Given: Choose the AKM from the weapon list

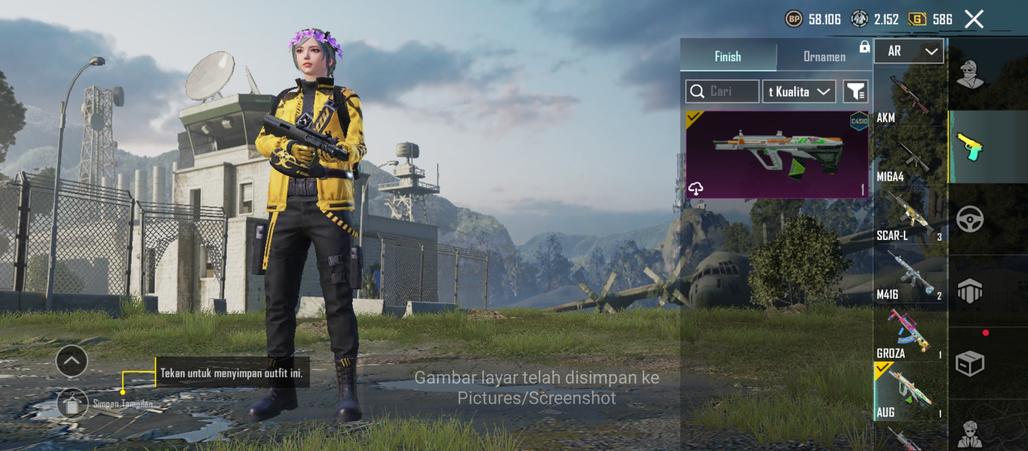Looking at the screenshot, I should click(x=909, y=100).
